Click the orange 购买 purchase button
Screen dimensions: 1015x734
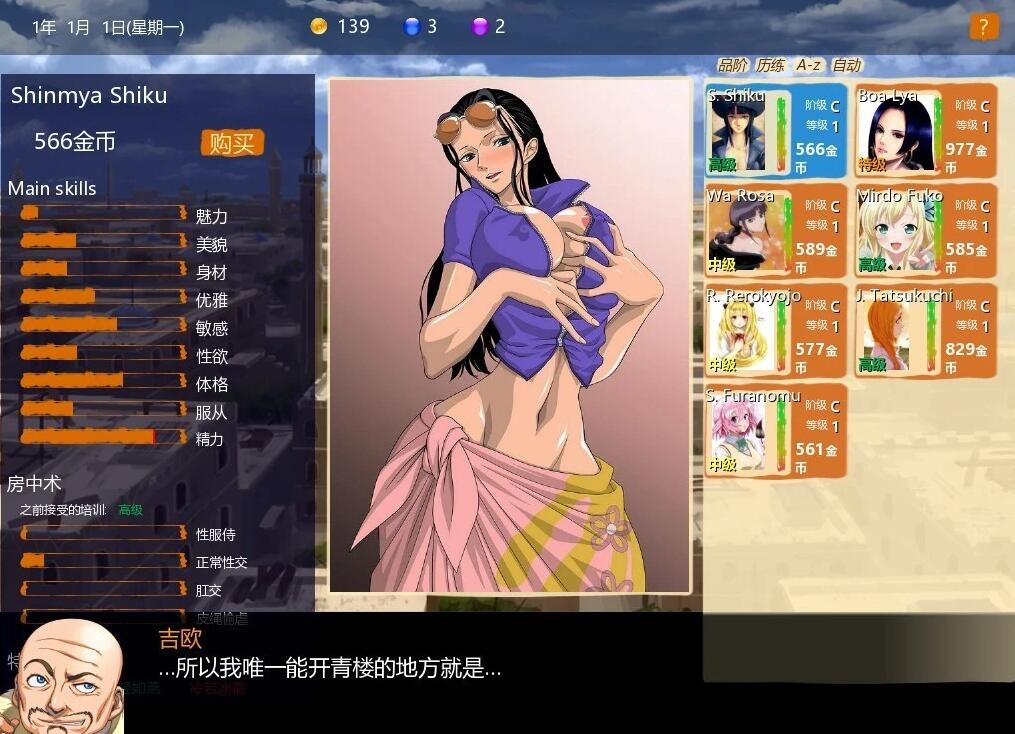click(232, 143)
